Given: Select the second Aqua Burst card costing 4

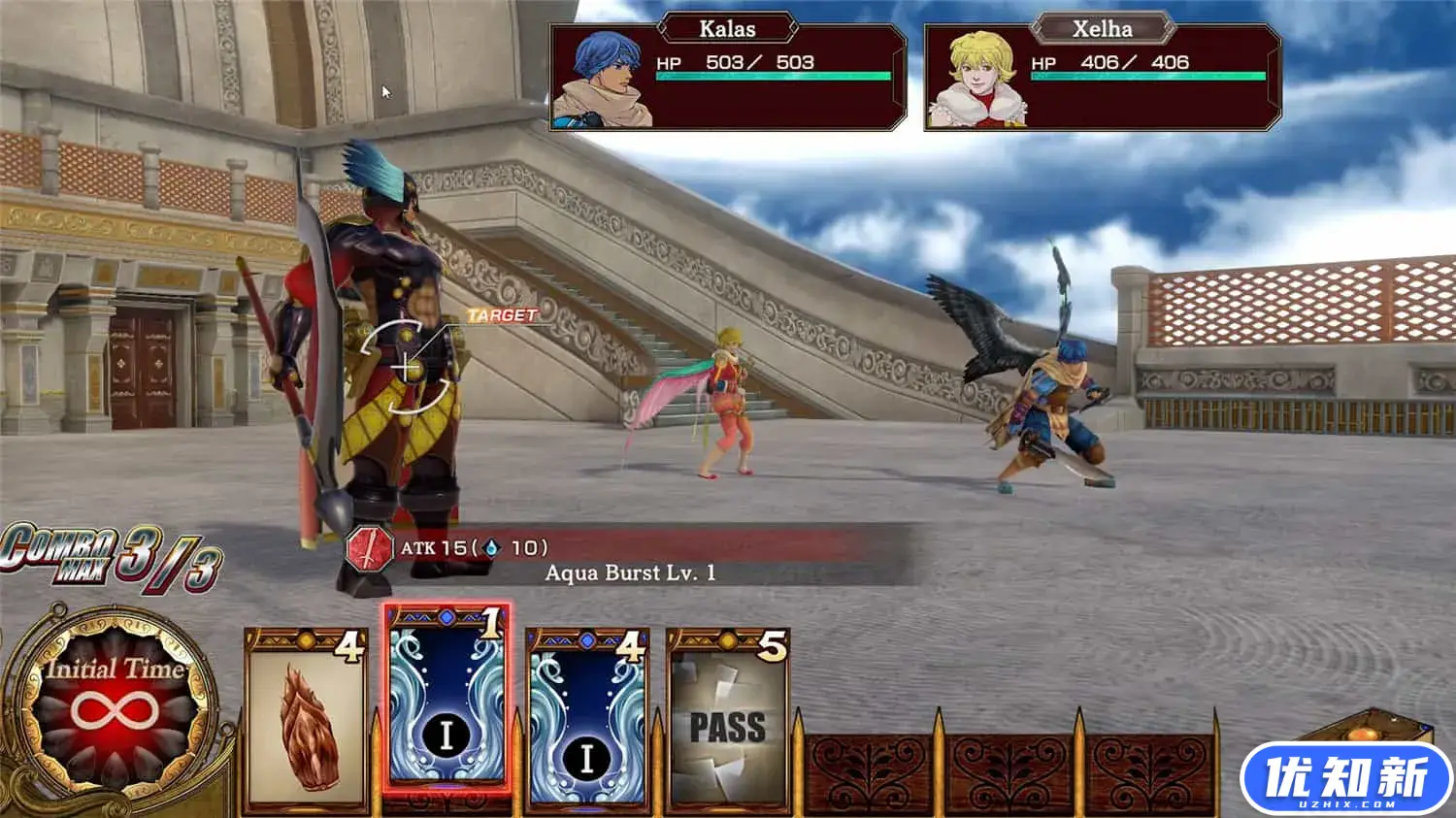Looking at the screenshot, I should [x=586, y=723].
